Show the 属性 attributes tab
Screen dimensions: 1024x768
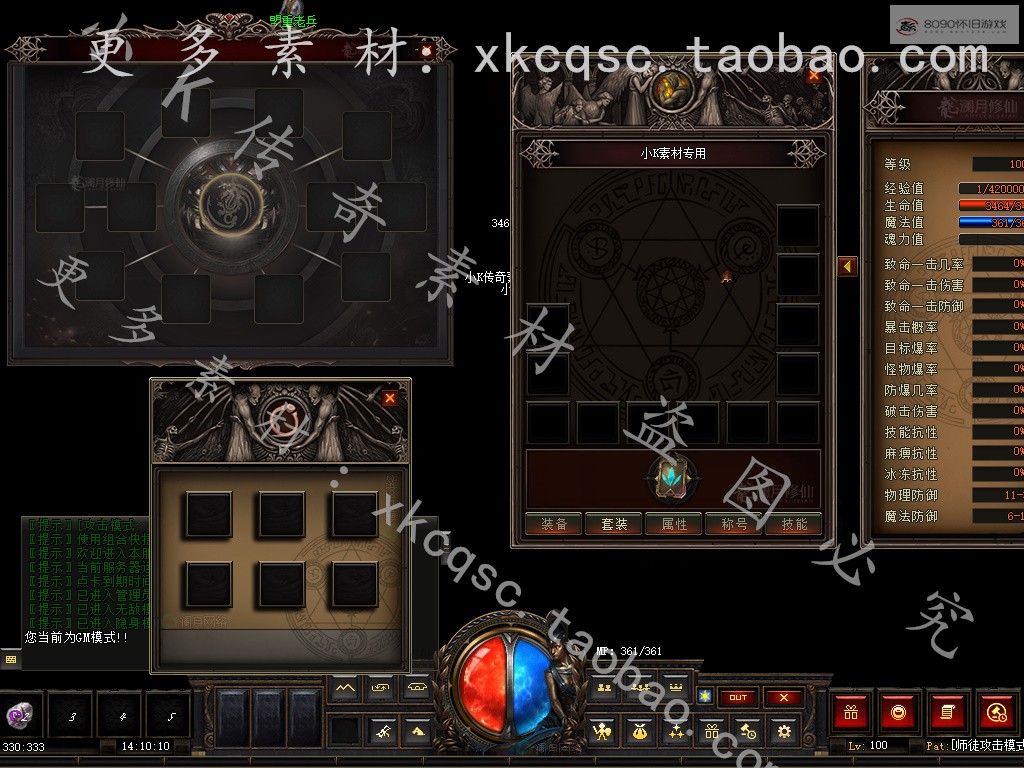point(674,524)
